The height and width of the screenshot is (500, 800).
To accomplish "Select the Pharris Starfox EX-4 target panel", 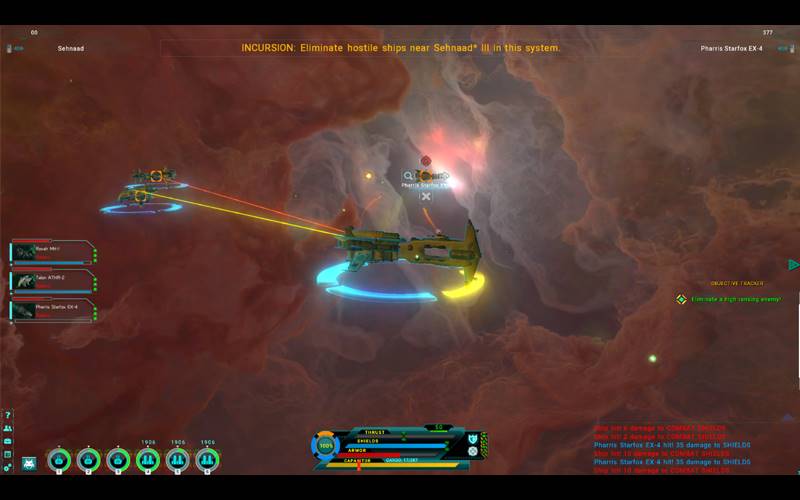I will pos(54,311).
